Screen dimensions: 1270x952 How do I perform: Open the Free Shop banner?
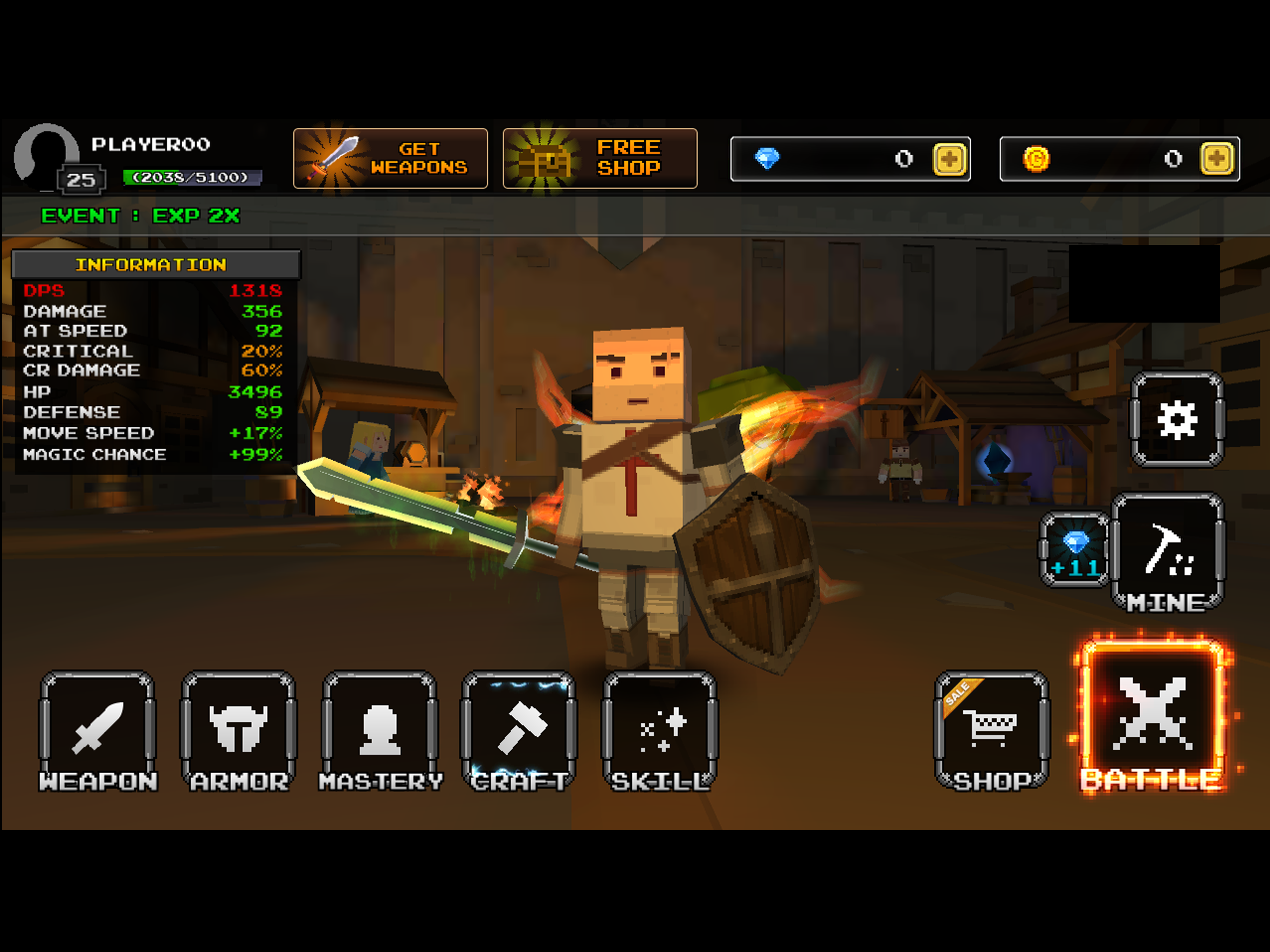point(600,159)
